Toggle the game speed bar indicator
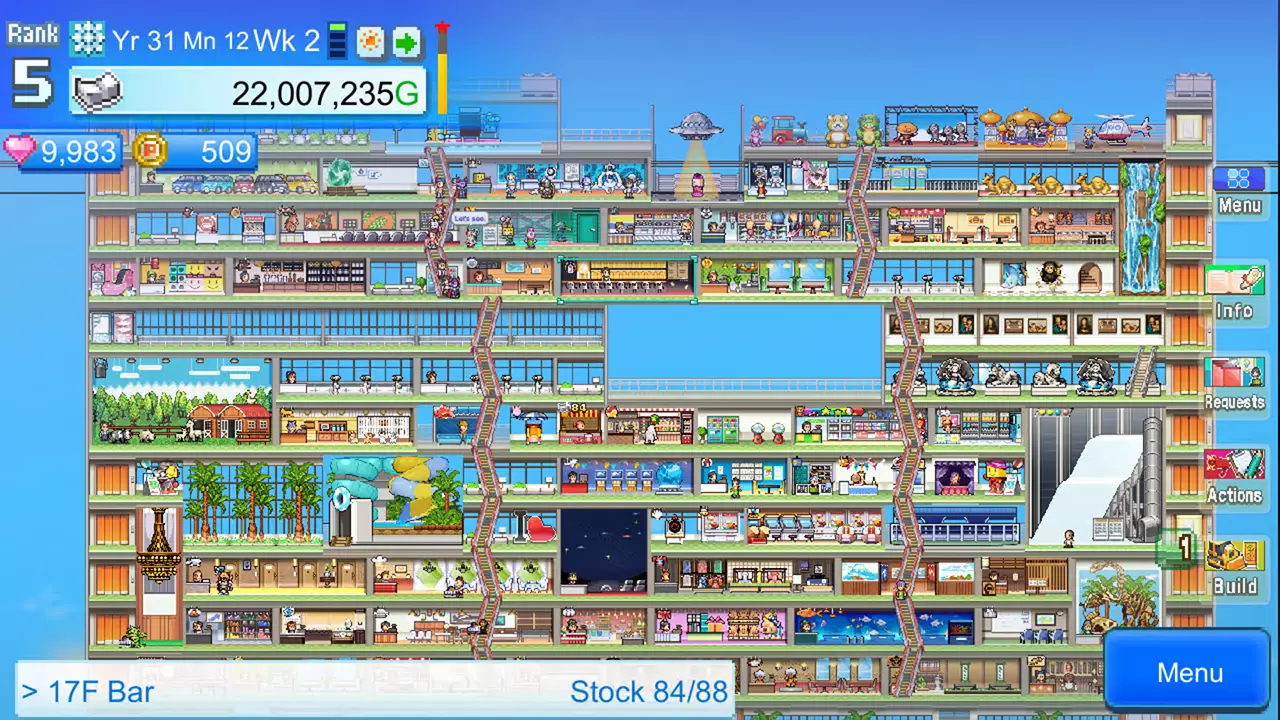Viewport: 1280px width, 720px height. pos(337,40)
